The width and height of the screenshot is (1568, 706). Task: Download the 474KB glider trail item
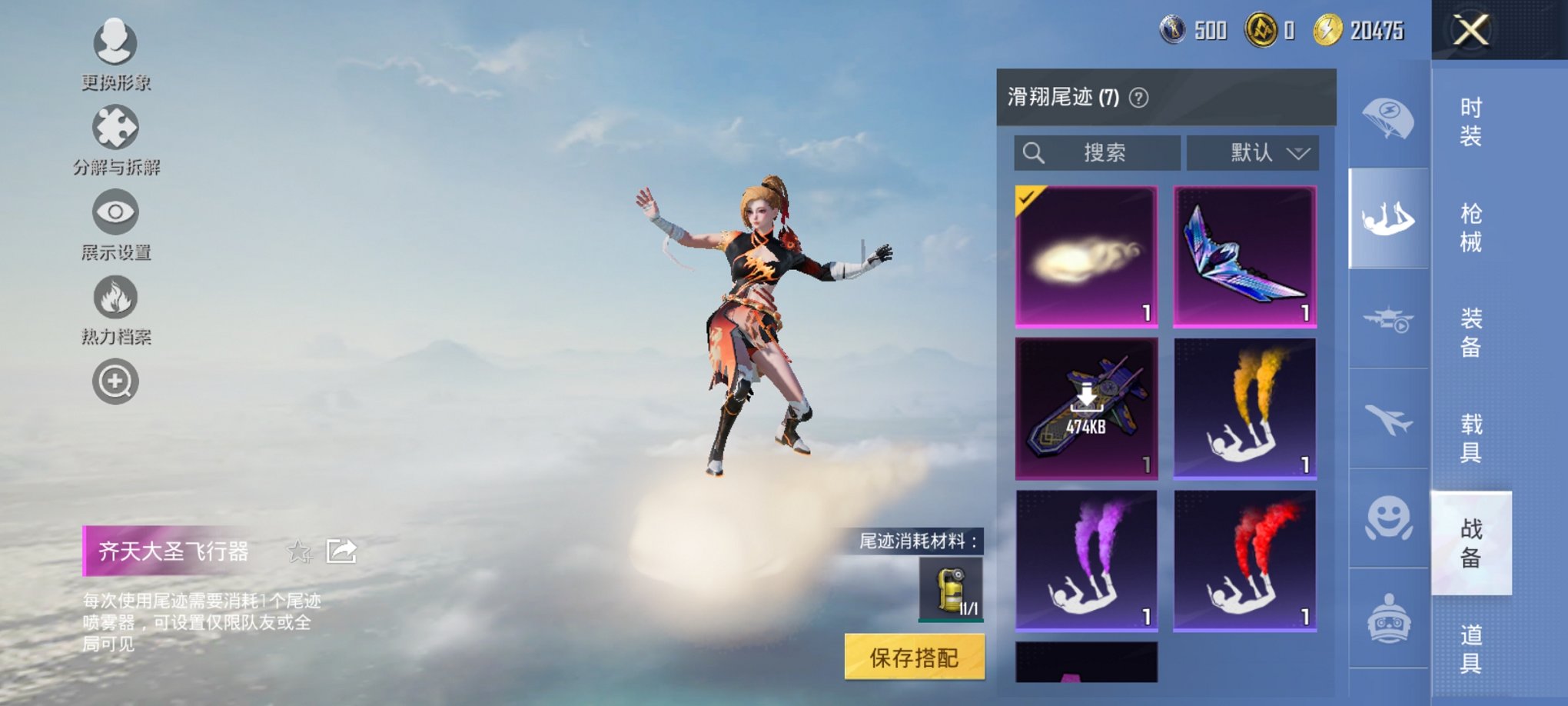tap(1087, 406)
